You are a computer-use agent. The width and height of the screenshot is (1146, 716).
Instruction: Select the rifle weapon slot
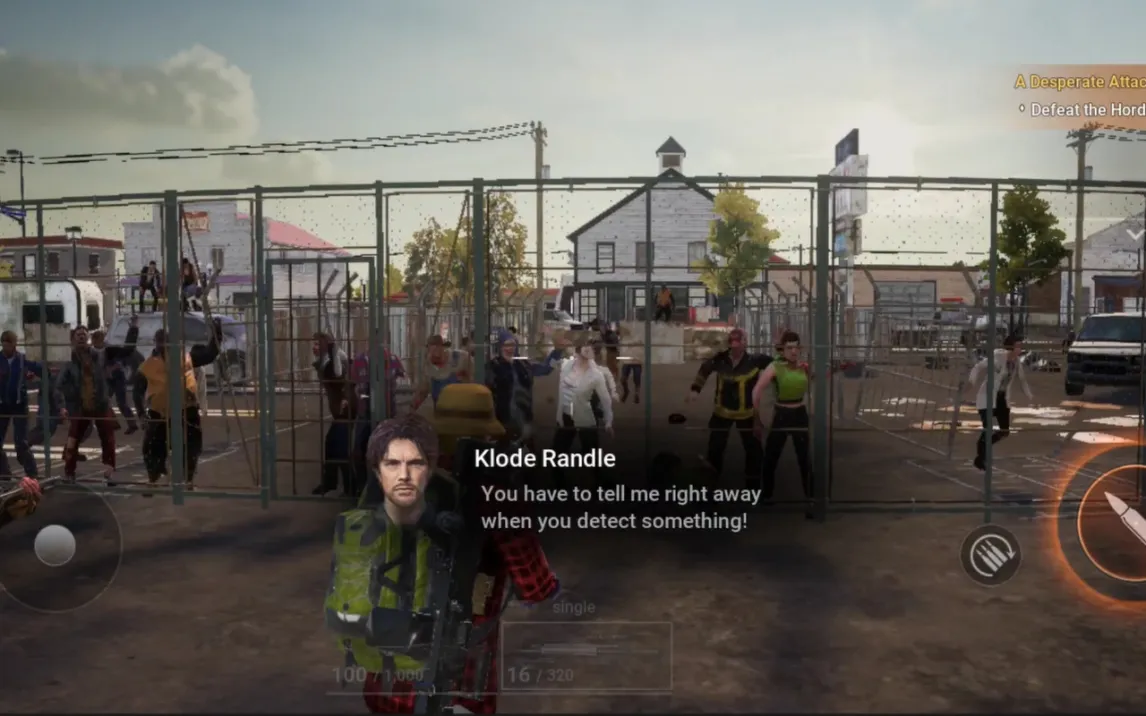point(586,655)
